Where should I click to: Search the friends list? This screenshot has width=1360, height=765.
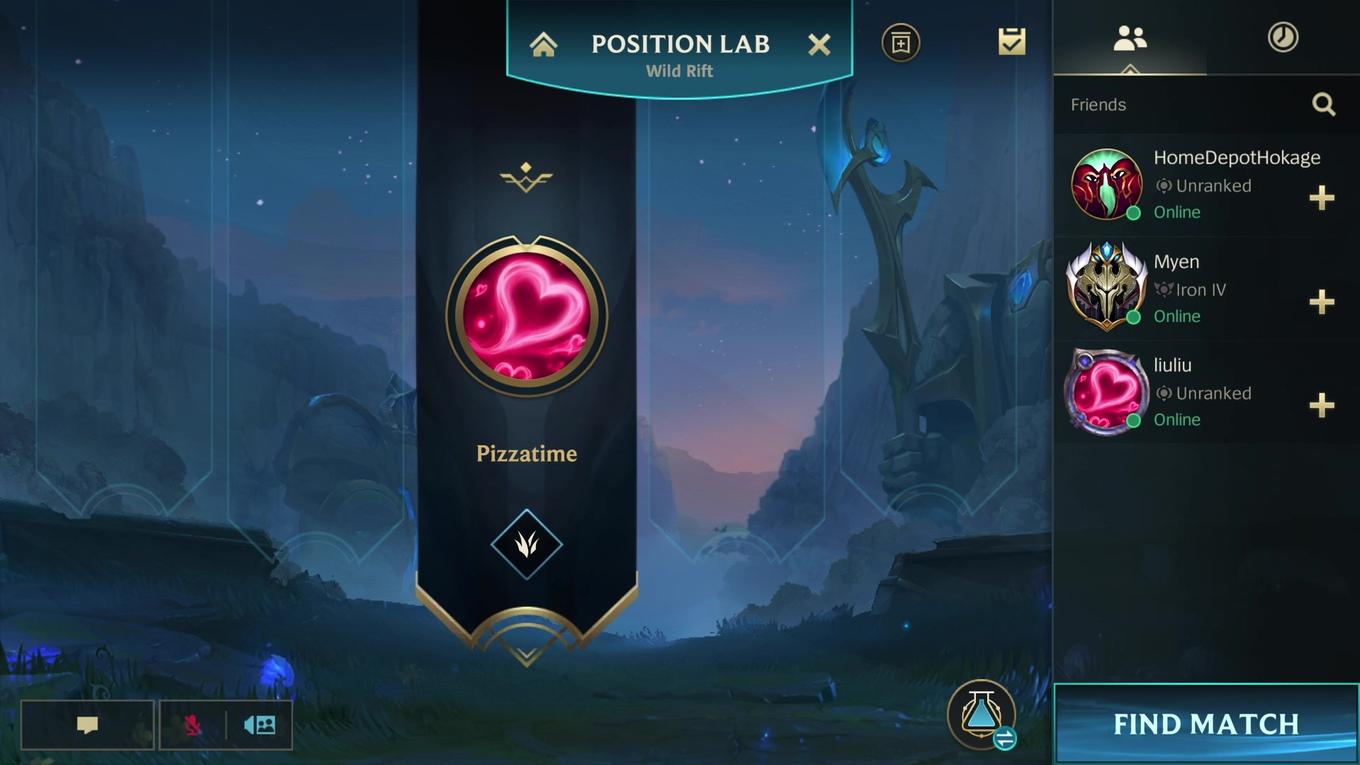(x=1324, y=104)
